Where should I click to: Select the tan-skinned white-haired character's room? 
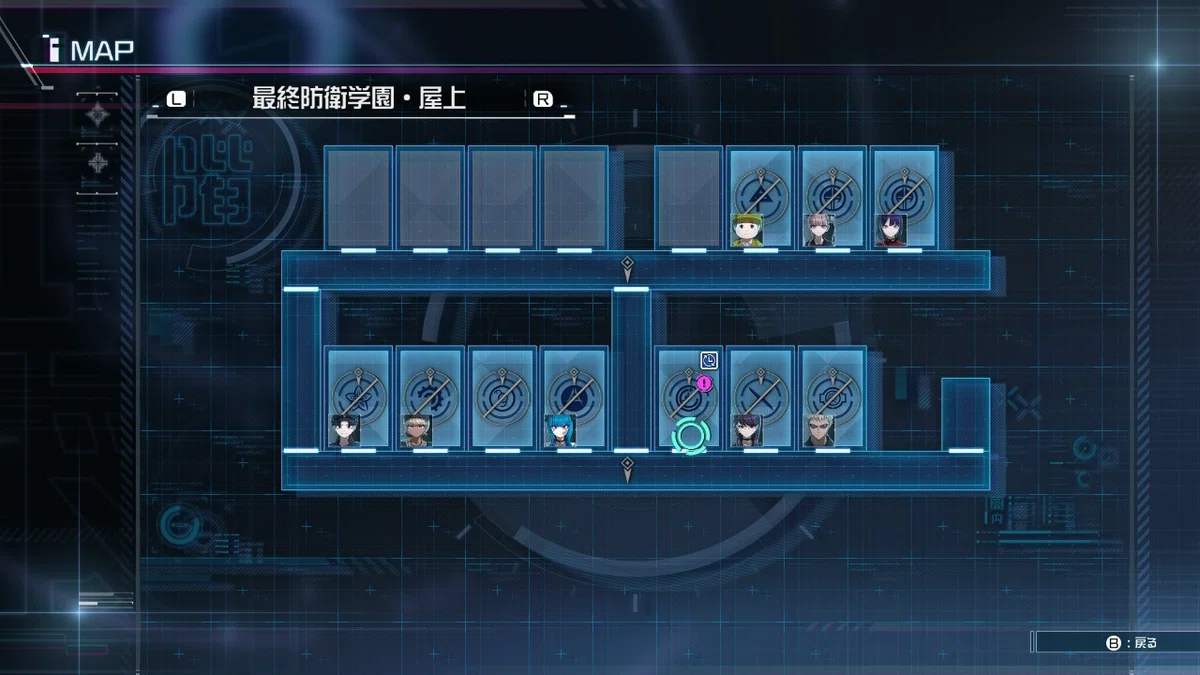point(430,397)
